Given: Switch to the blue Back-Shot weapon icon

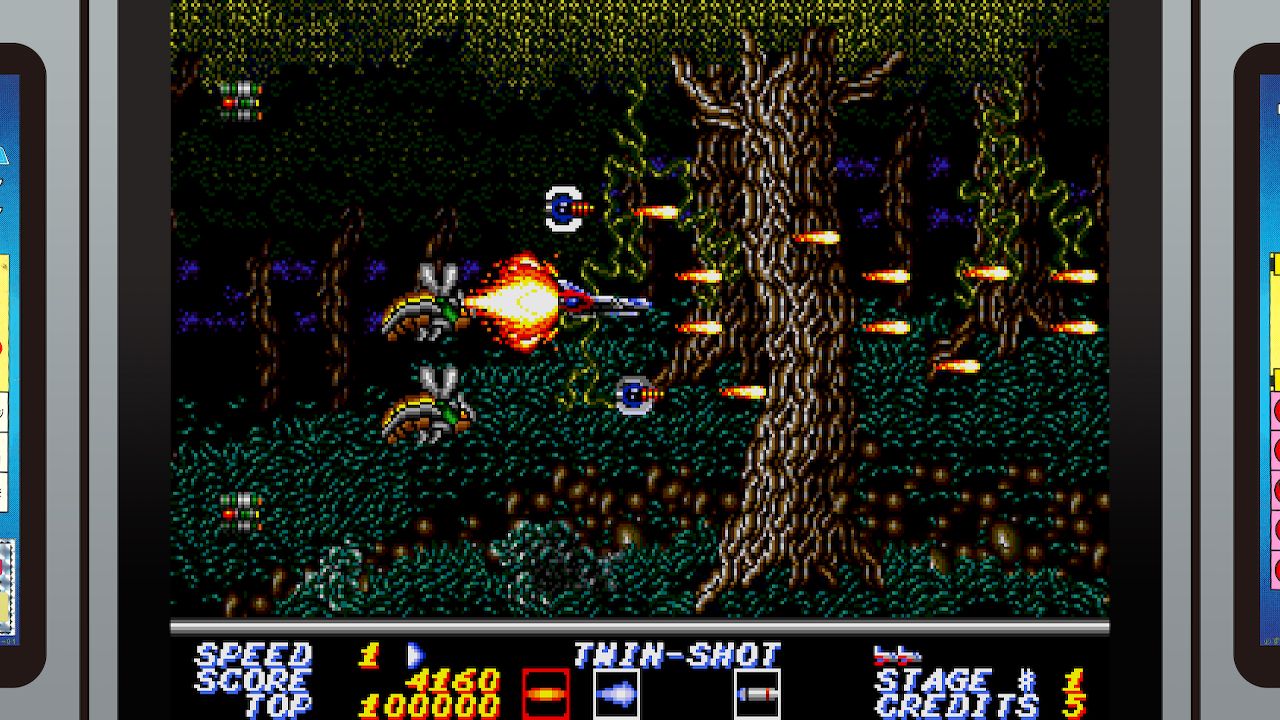Looking at the screenshot, I should pyautogui.click(x=617, y=694).
